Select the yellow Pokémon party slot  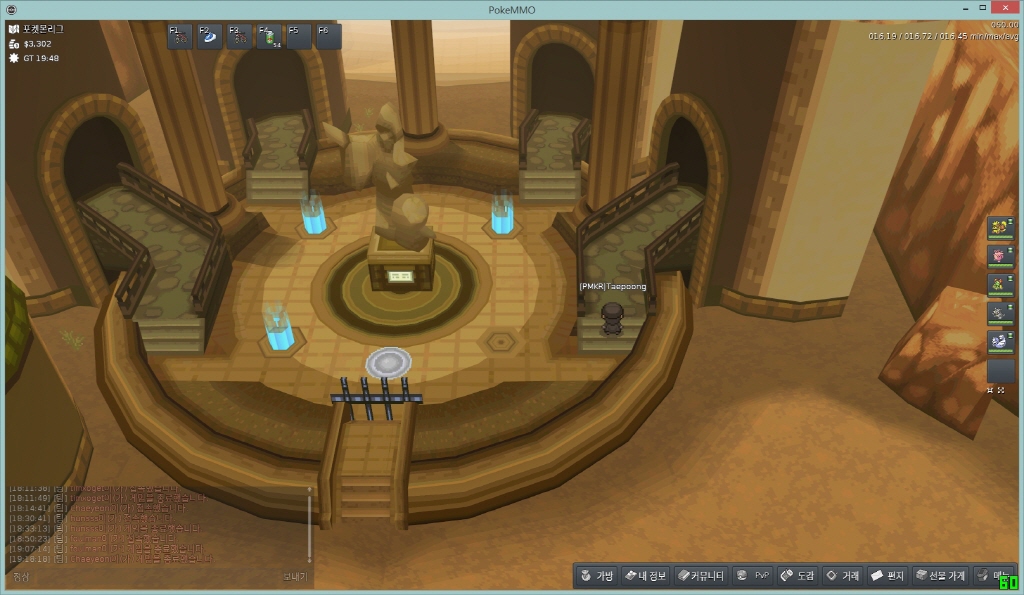click(1000, 228)
